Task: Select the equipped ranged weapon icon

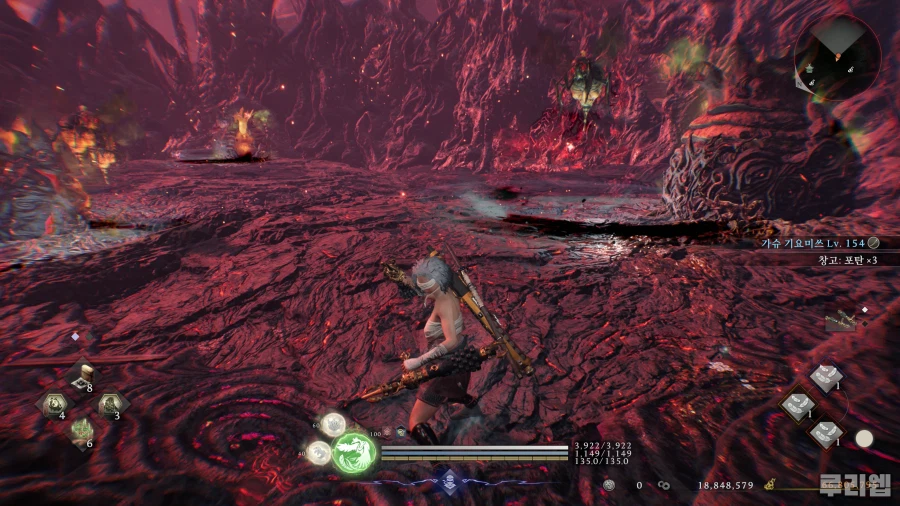Action: tap(840, 320)
